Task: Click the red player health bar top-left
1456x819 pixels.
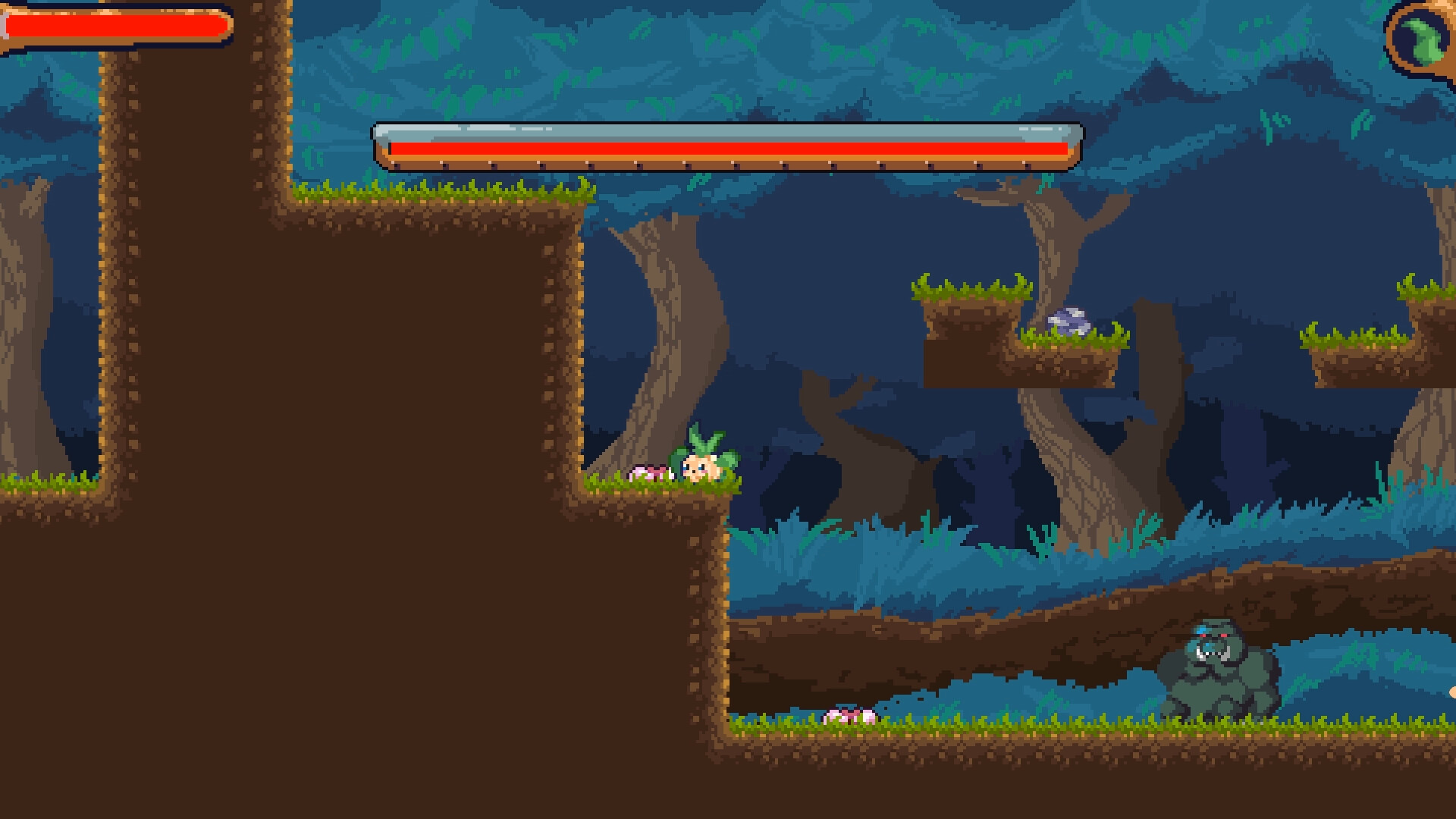Action: point(114,25)
